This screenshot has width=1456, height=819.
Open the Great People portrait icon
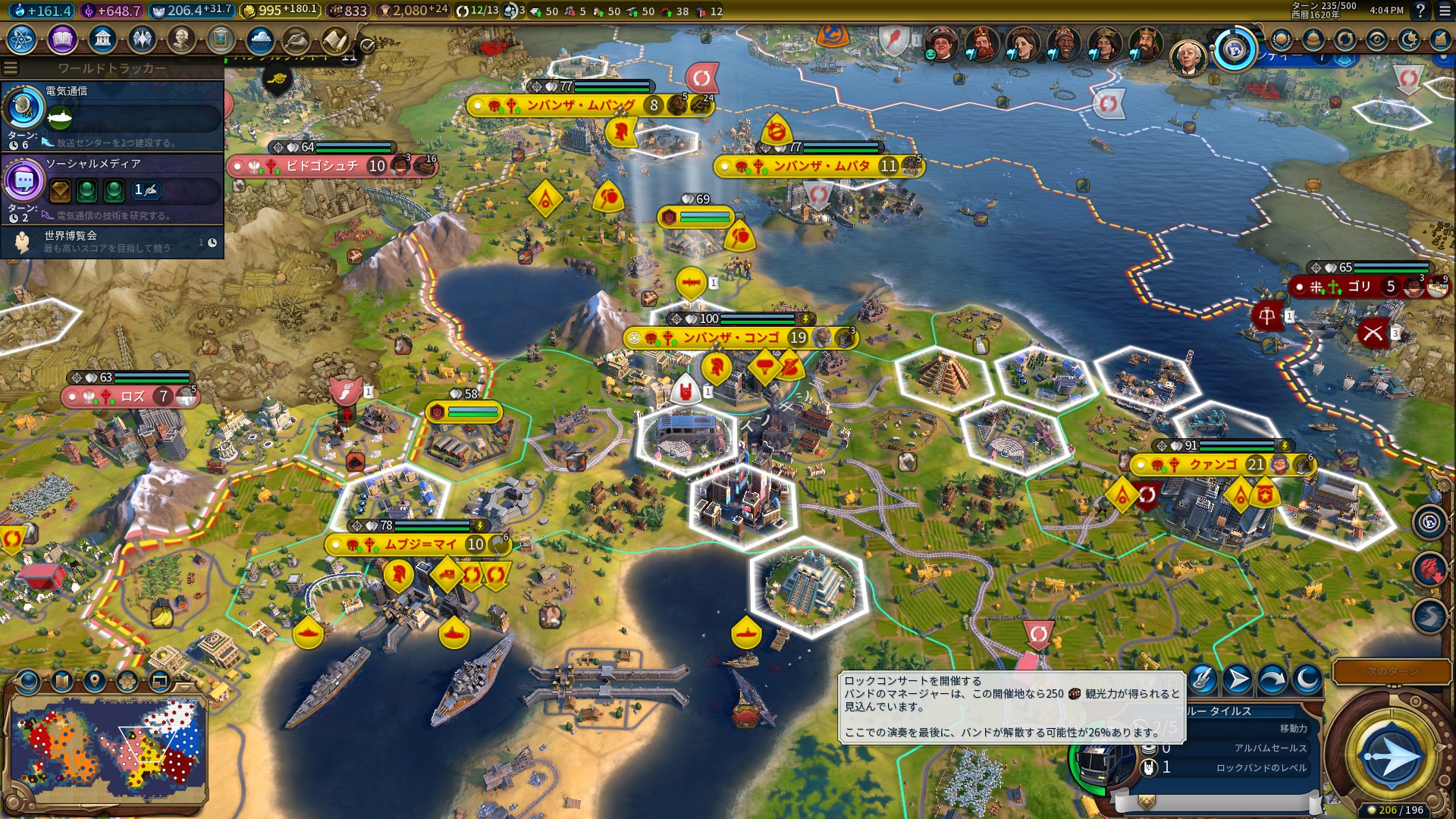point(181,39)
